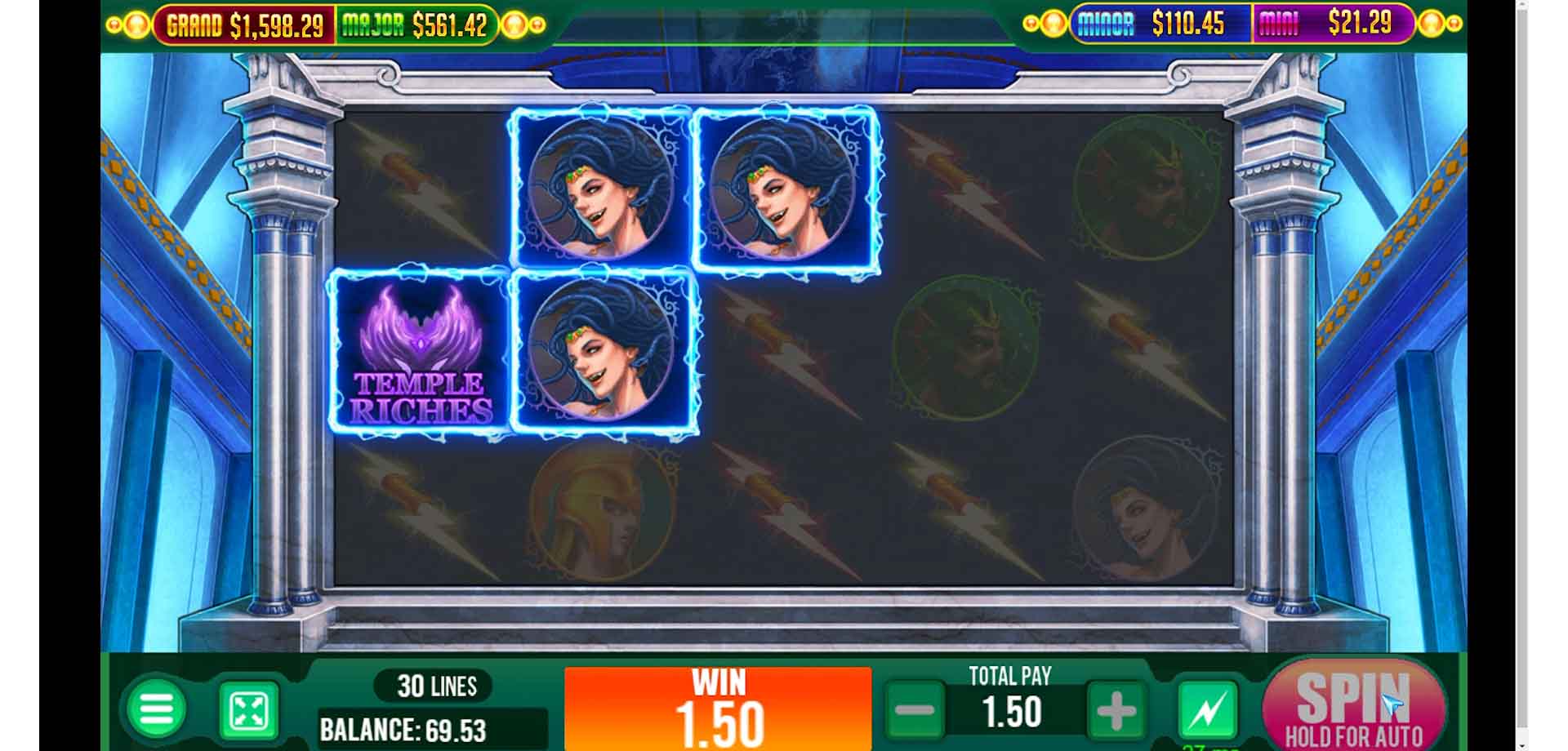Click the MAJOR $561.42 jackpot panel

pos(416,24)
